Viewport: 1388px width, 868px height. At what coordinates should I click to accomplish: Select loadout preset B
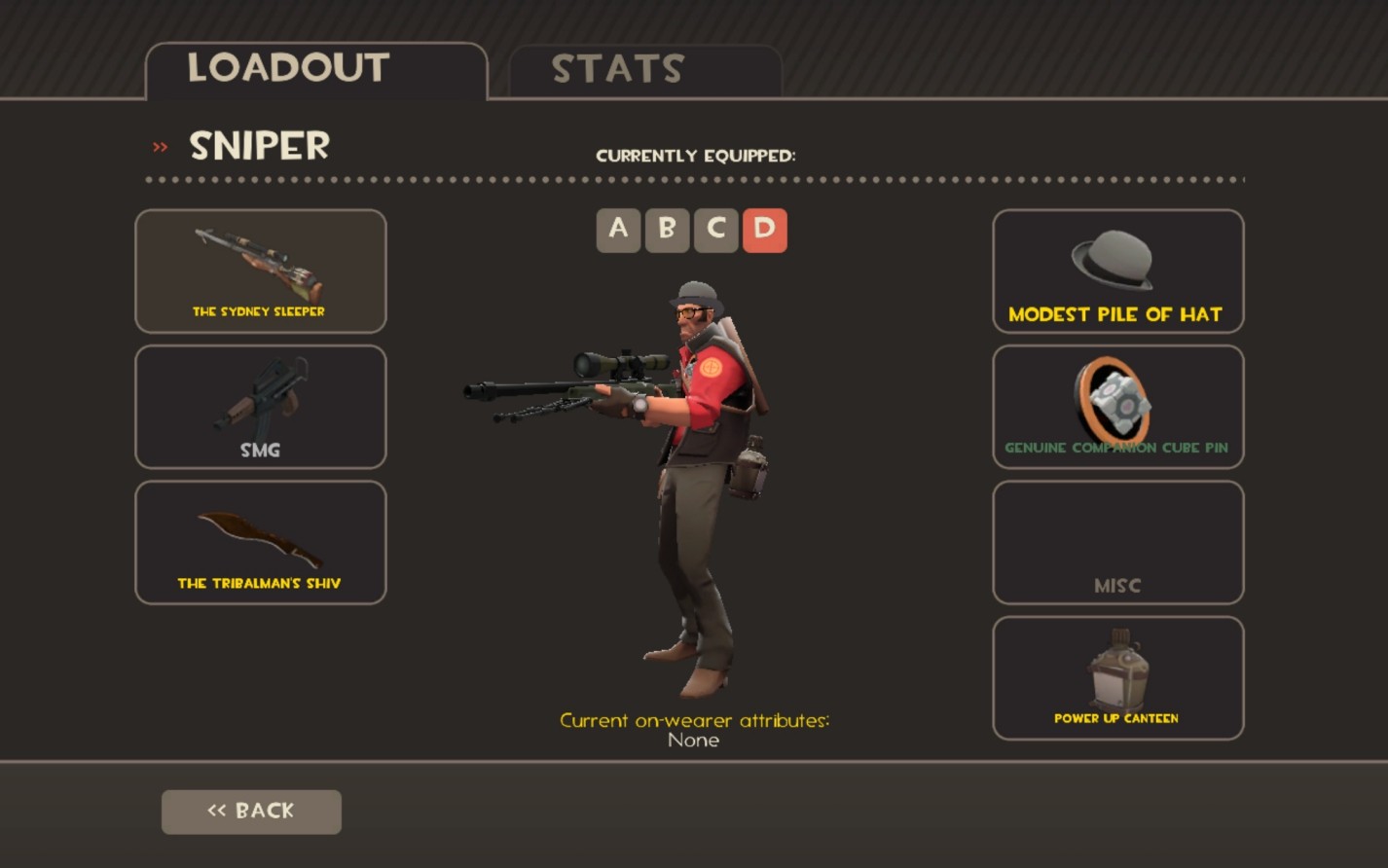pos(667,230)
